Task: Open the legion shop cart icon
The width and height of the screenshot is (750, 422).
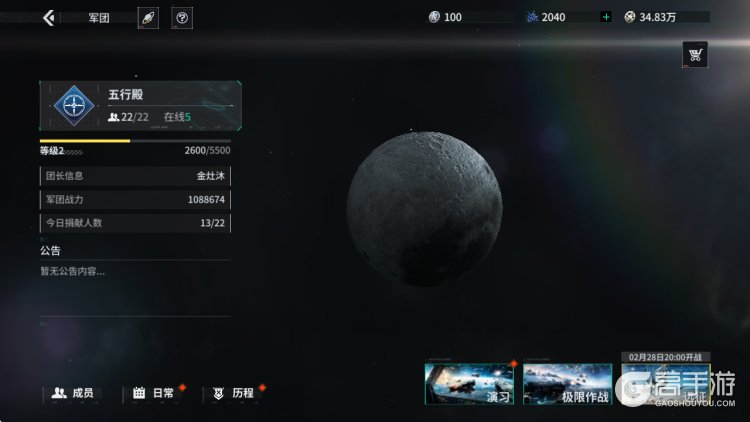Action: click(695, 54)
